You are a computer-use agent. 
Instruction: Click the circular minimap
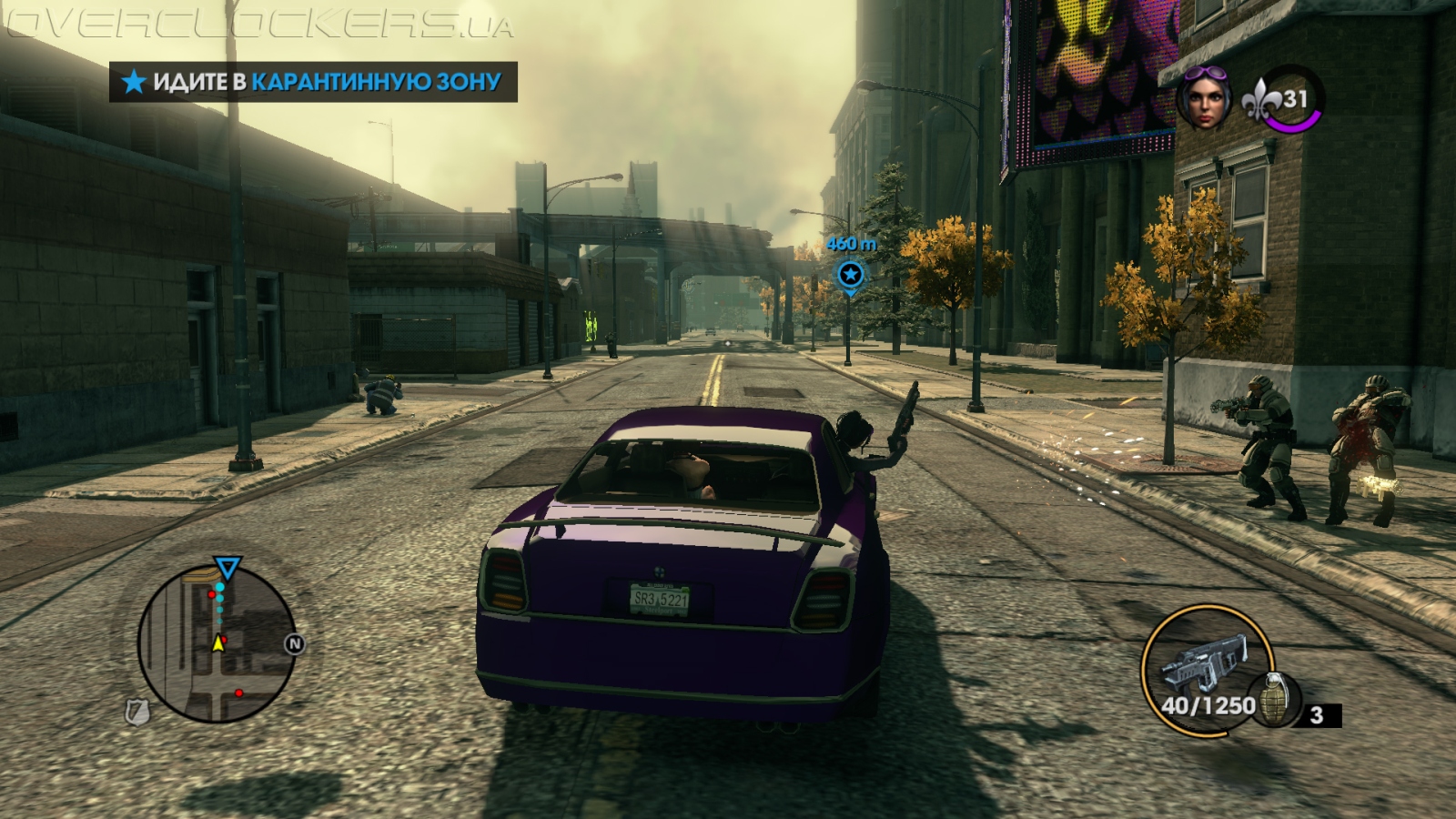[217, 644]
